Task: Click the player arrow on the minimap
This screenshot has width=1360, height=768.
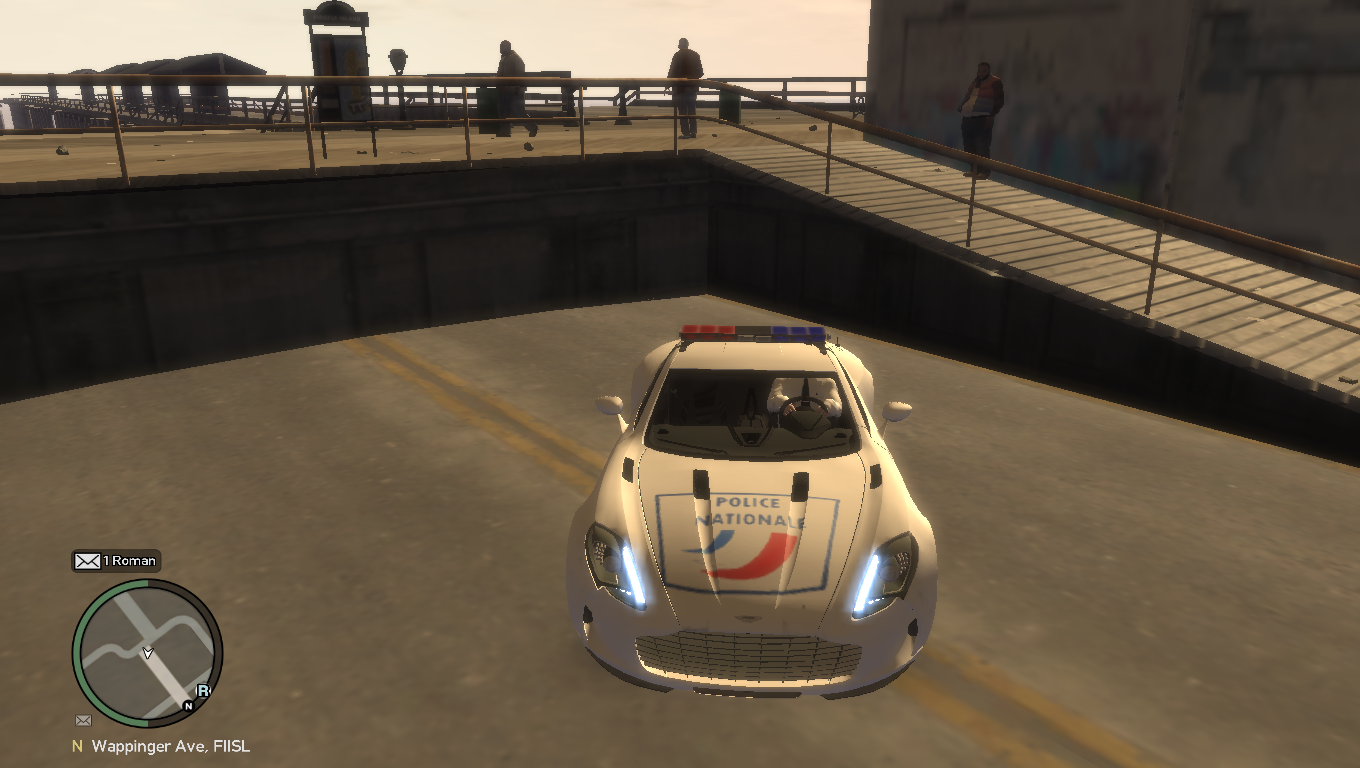Action: (x=148, y=653)
